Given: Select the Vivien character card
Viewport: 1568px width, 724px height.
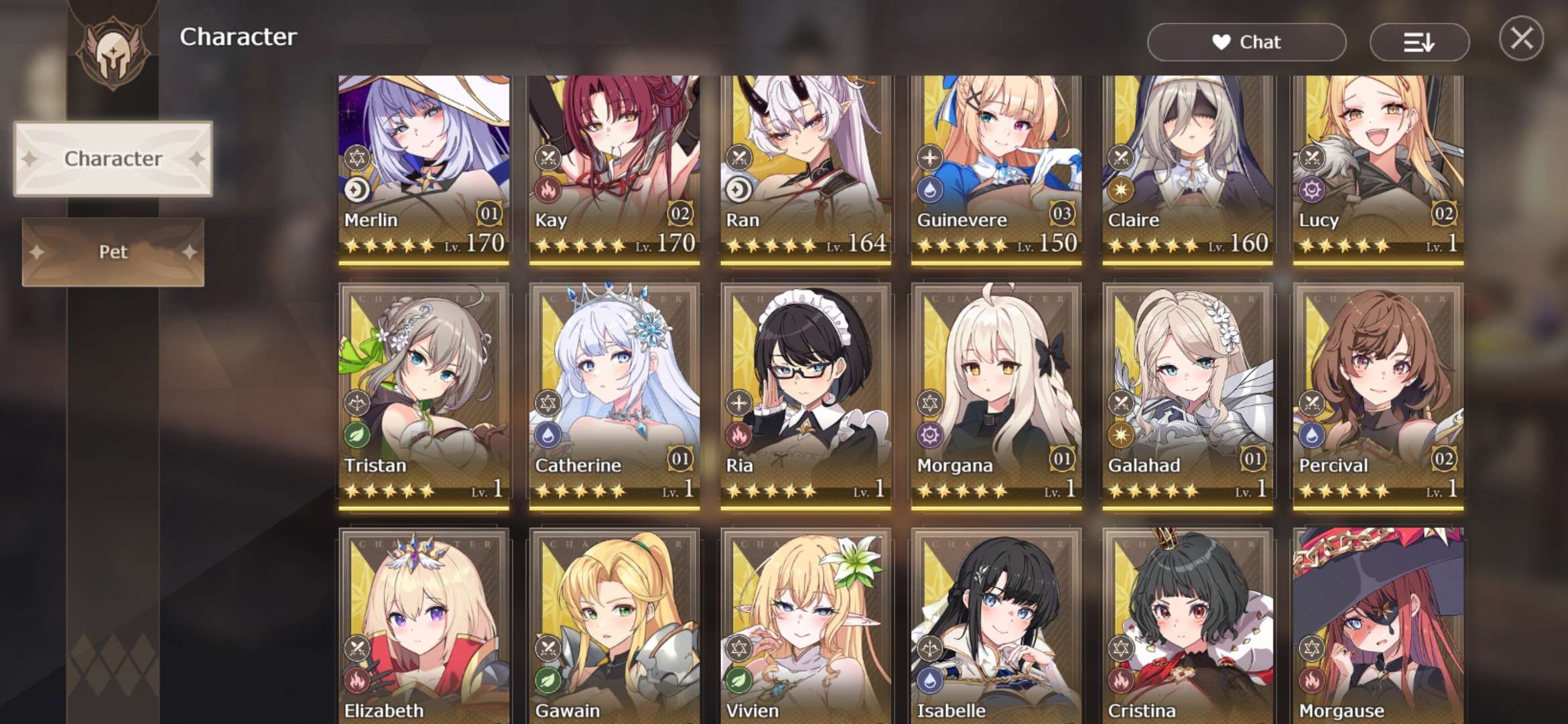Looking at the screenshot, I should (805, 627).
